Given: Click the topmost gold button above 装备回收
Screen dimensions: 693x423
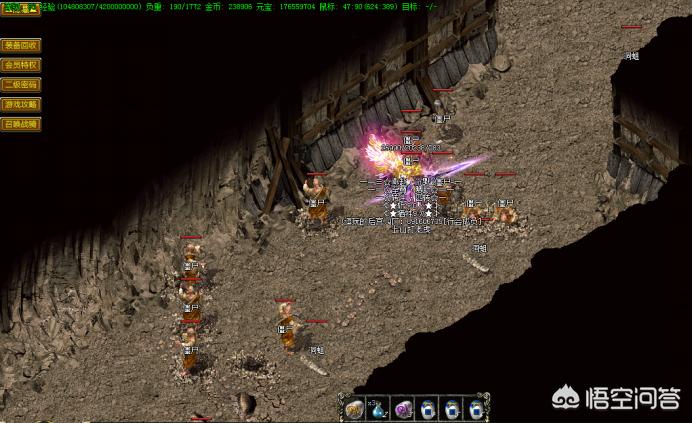Looking at the screenshot, I should (x=20, y=9).
